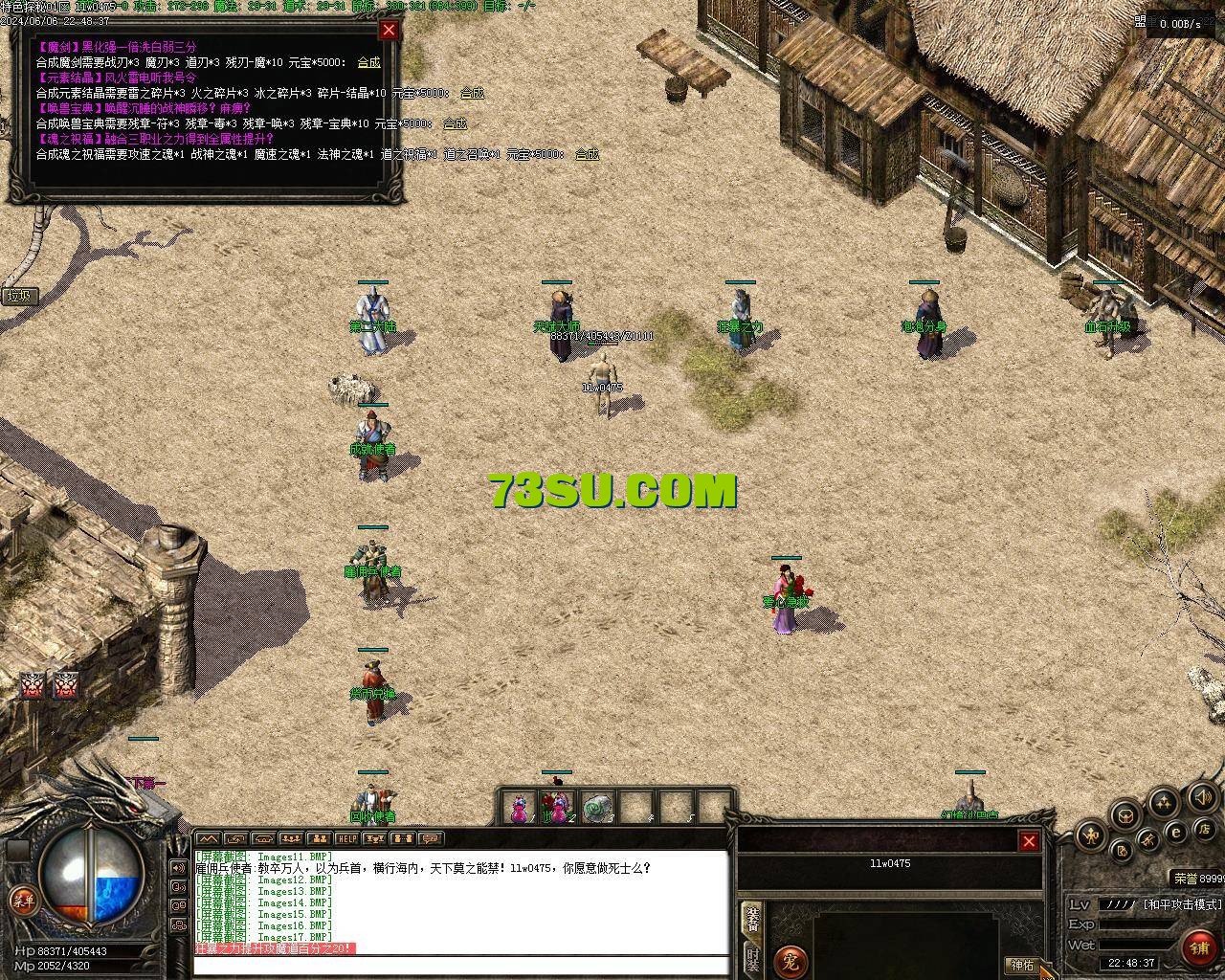Screen dimensions: 1225x980
Task: Switch to the 装备 equipment tab
Action: coord(753,919)
